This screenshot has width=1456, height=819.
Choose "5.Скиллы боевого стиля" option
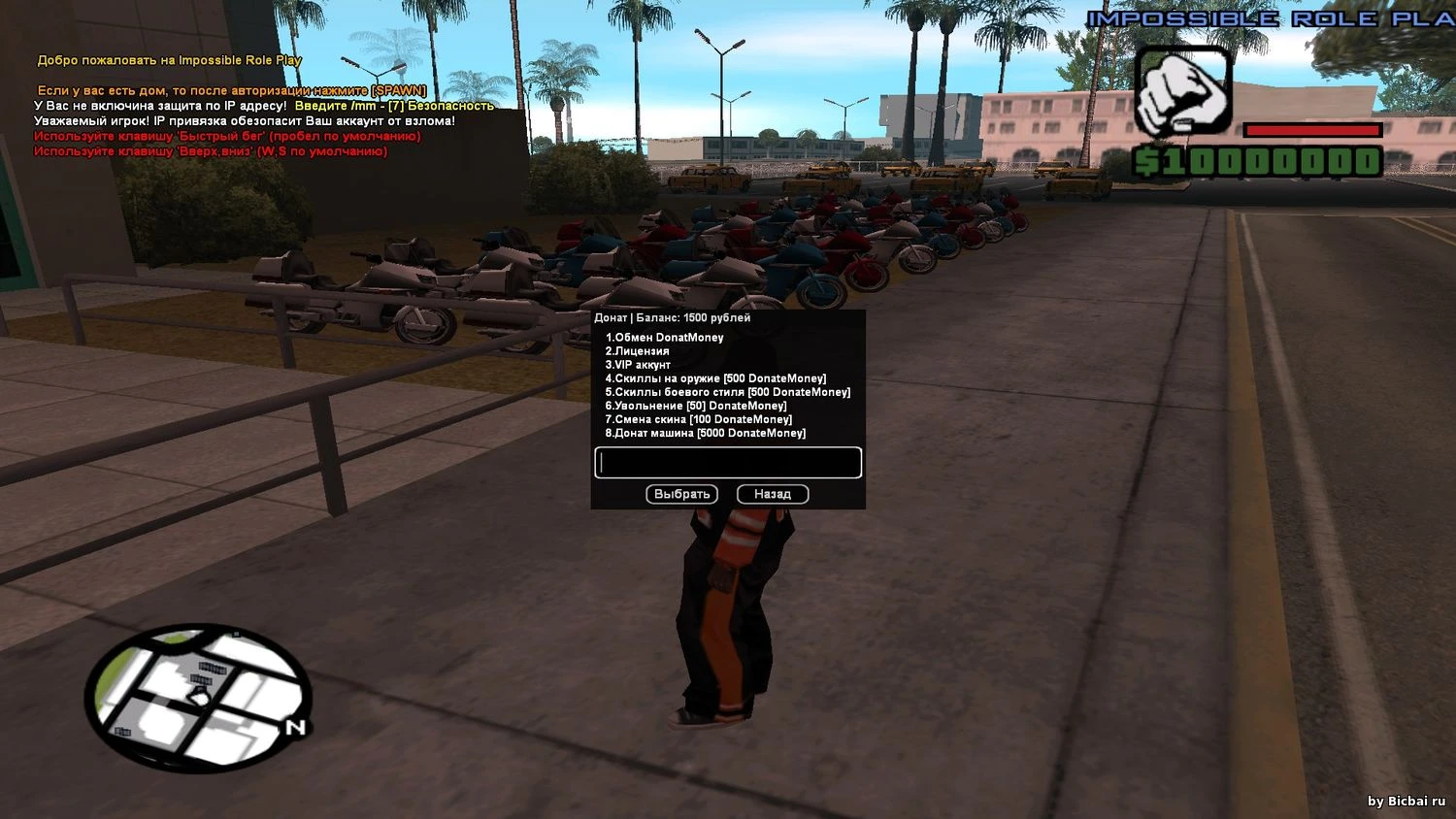(728, 392)
